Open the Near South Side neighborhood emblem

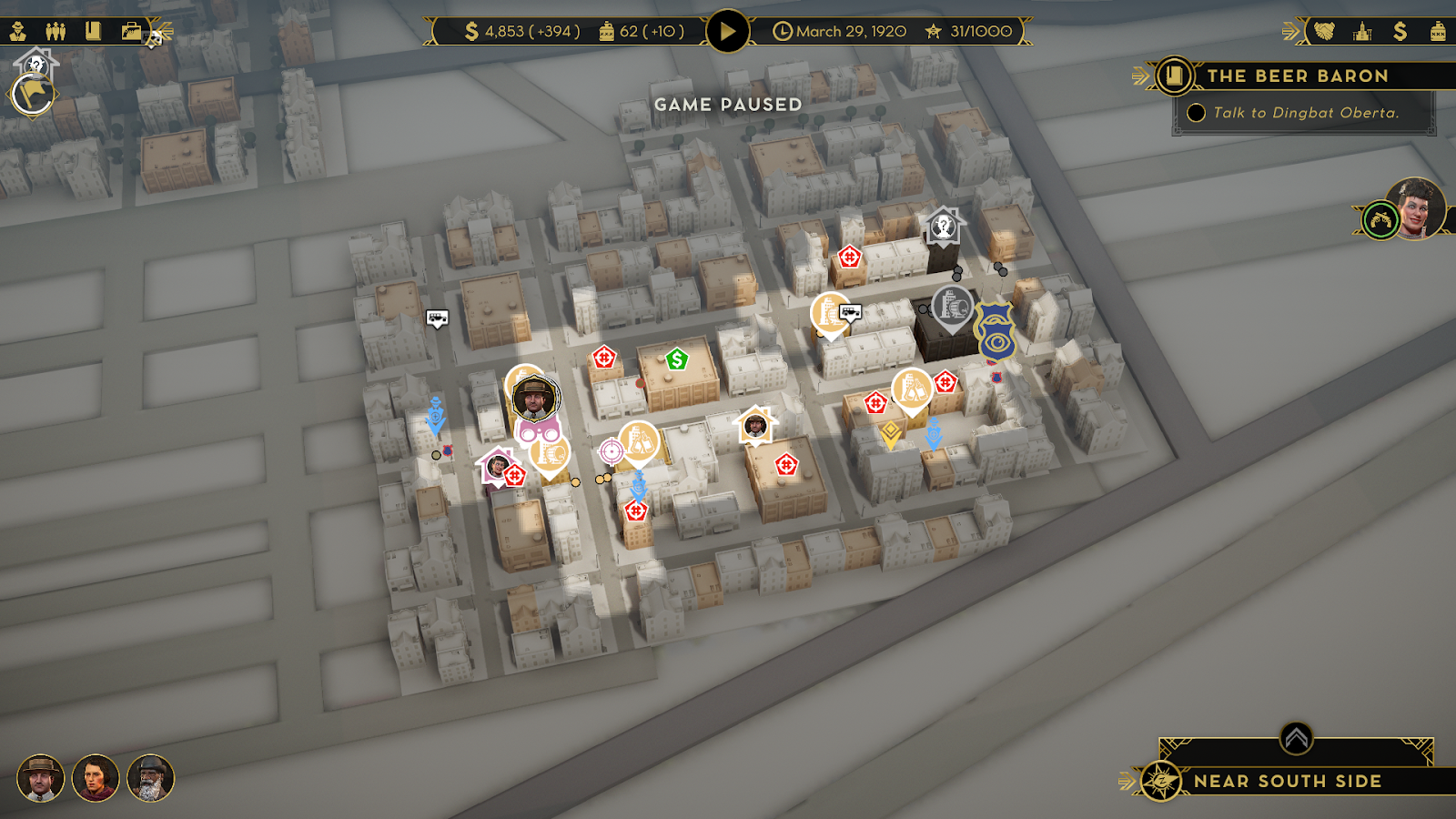click(x=1161, y=781)
